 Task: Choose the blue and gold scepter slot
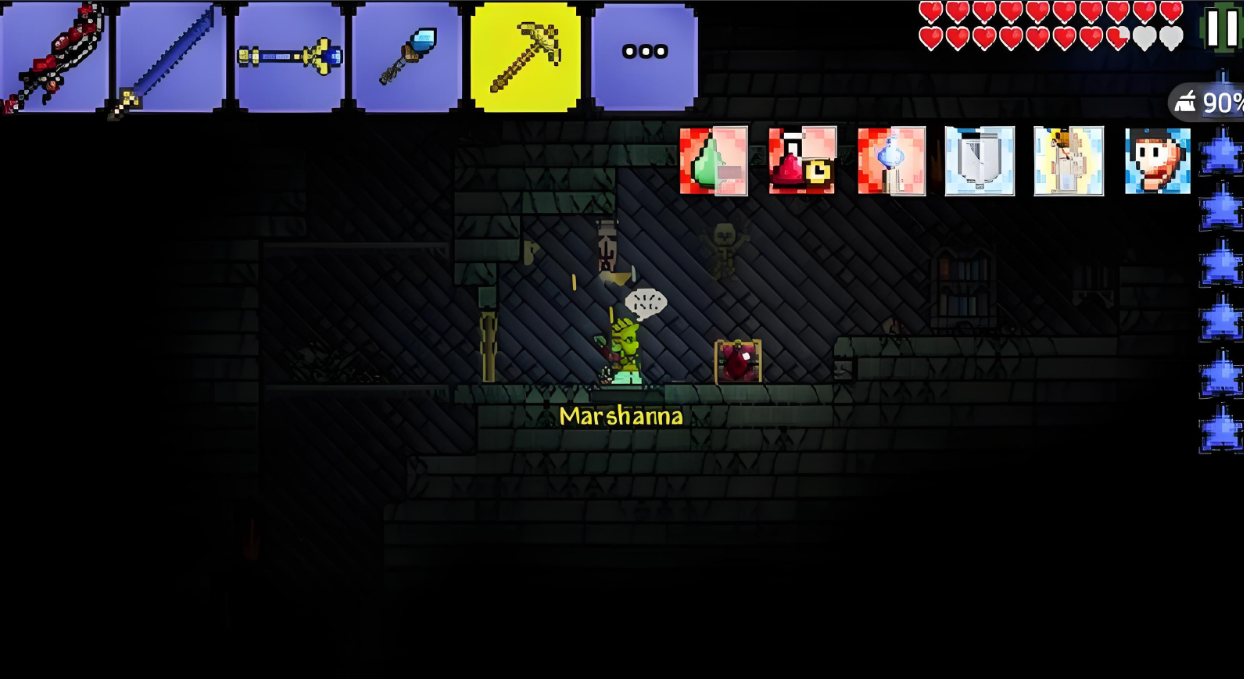(290, 57)
